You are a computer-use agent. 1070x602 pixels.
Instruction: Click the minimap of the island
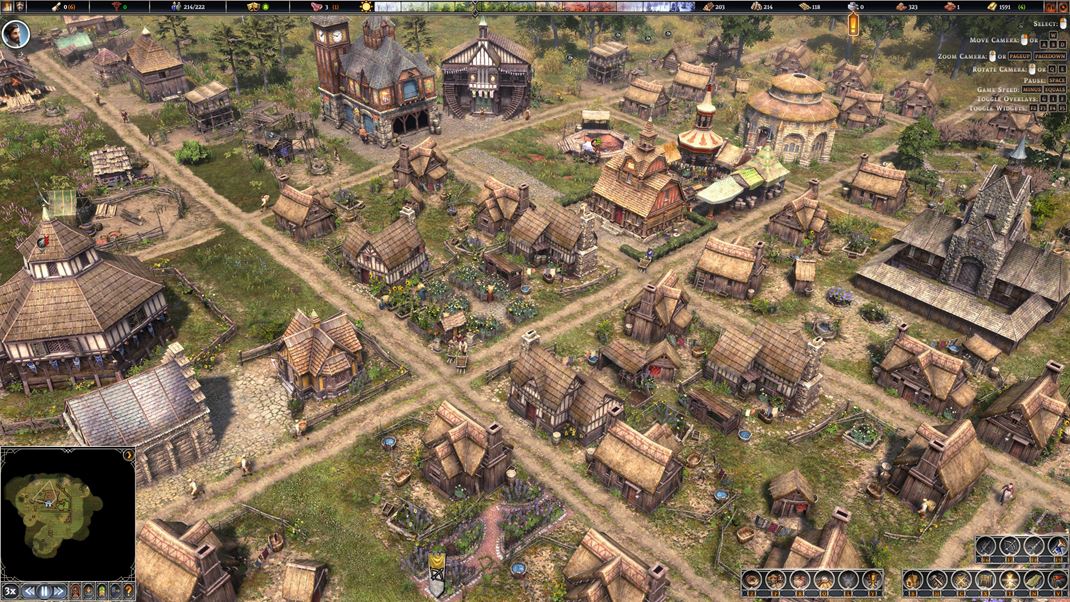pos(55,512)
